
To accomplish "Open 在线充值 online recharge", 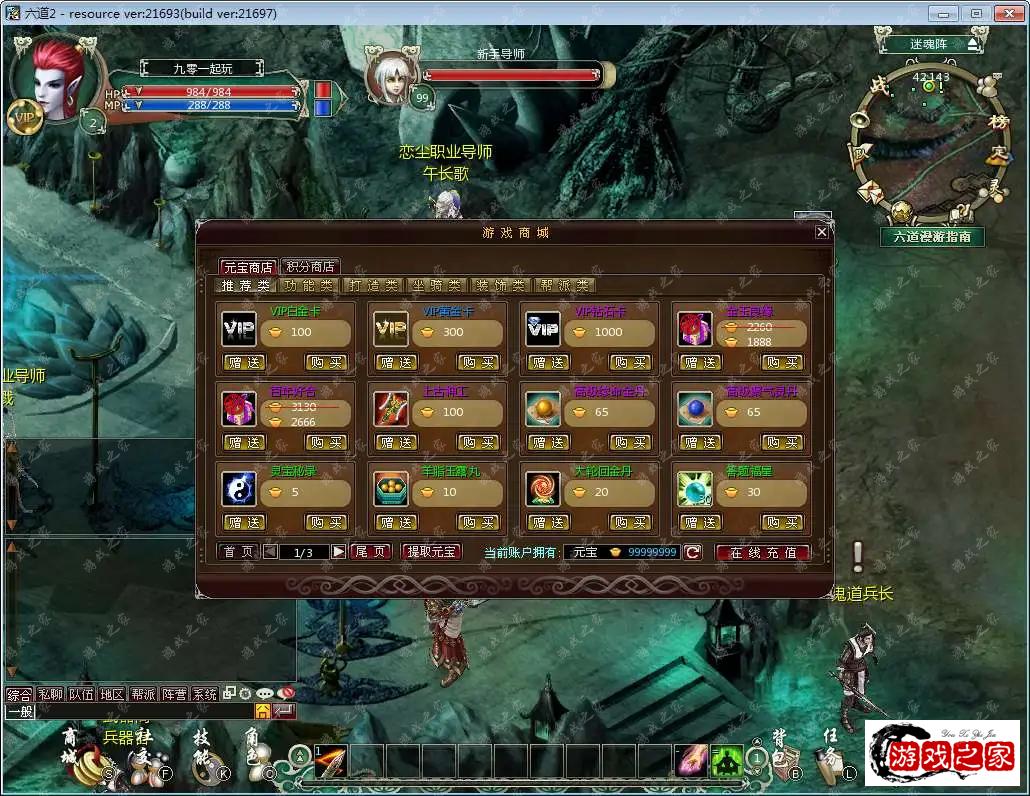I will [762, 552].
